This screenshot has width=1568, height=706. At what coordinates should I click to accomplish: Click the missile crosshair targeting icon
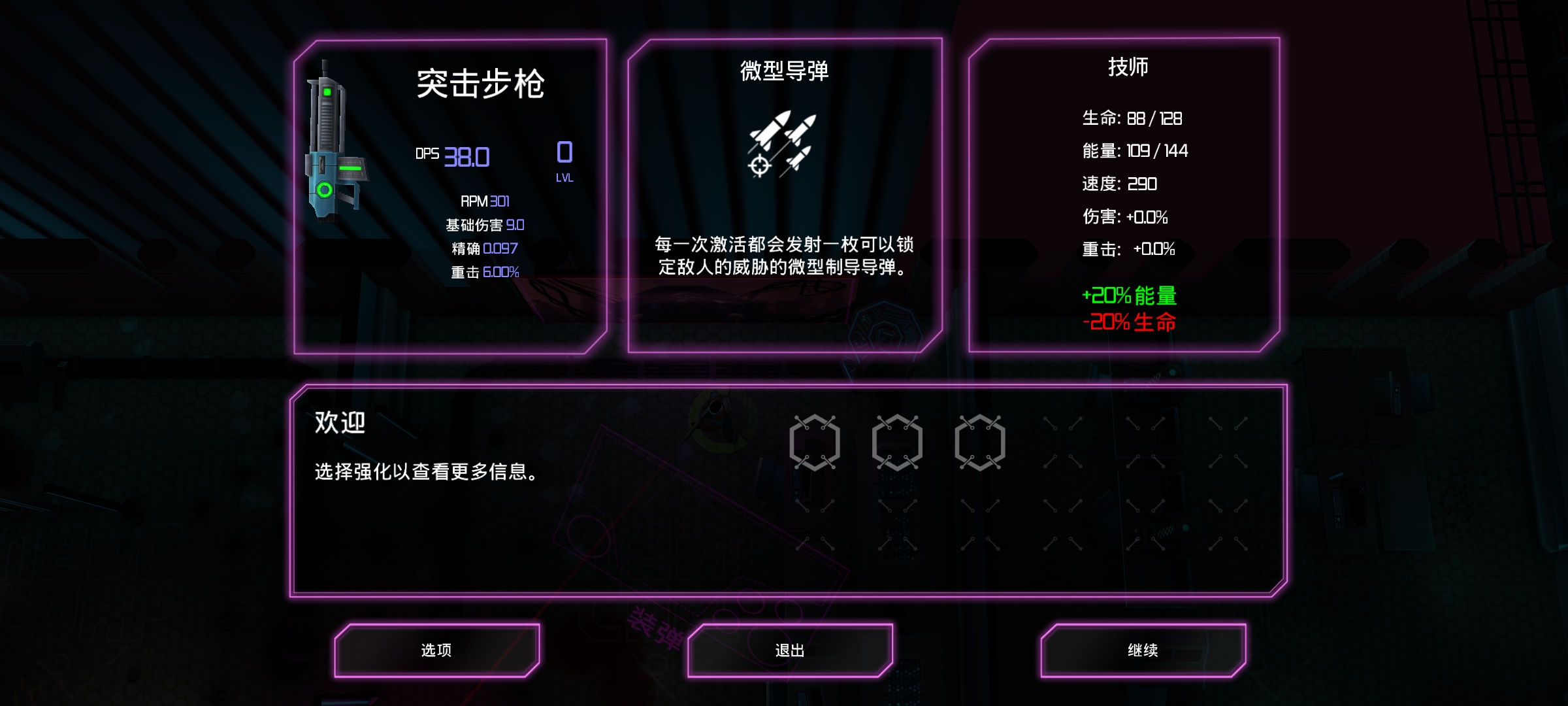(760, 167)
